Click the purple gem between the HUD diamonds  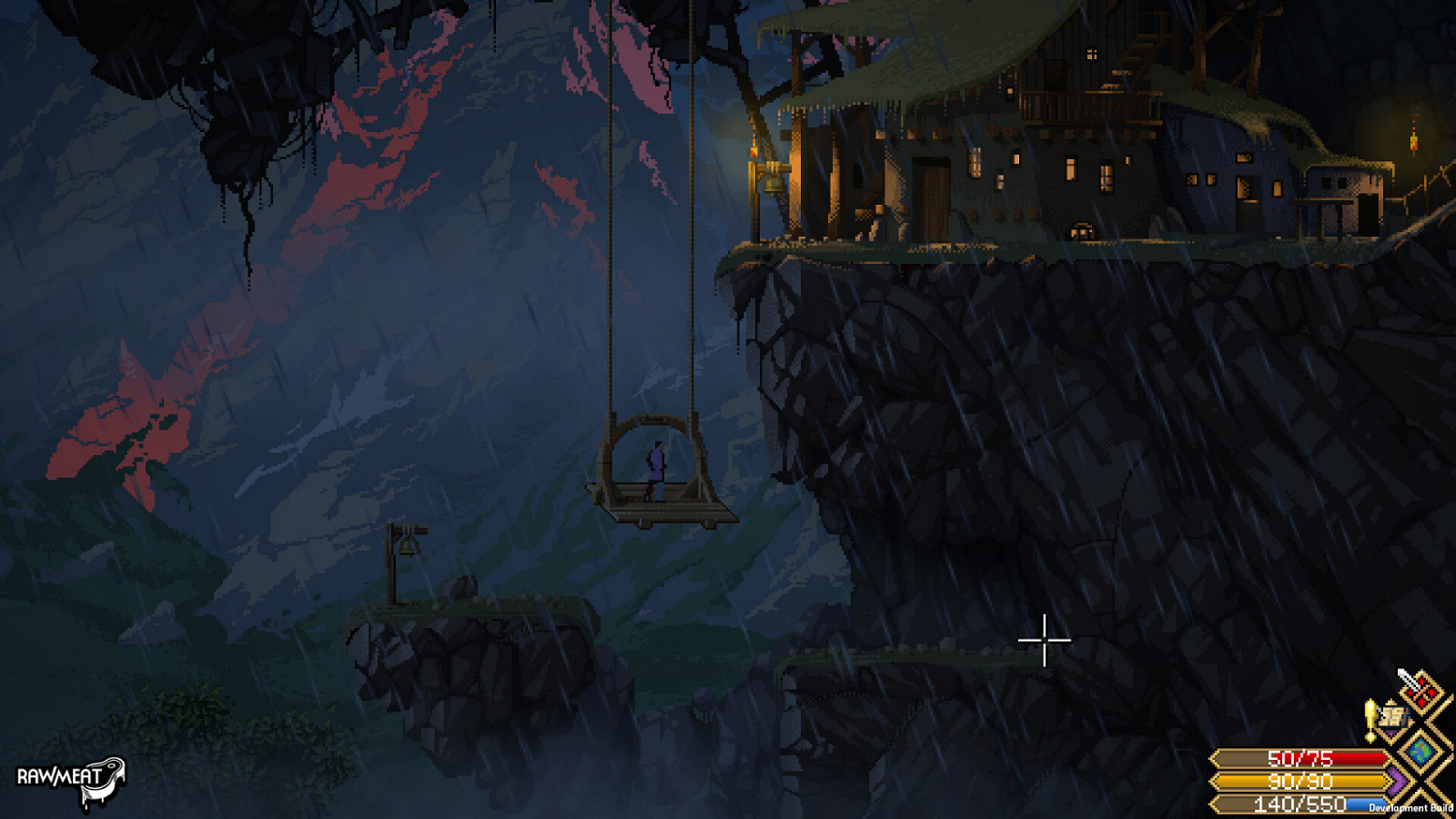(x=1390, y=733)
